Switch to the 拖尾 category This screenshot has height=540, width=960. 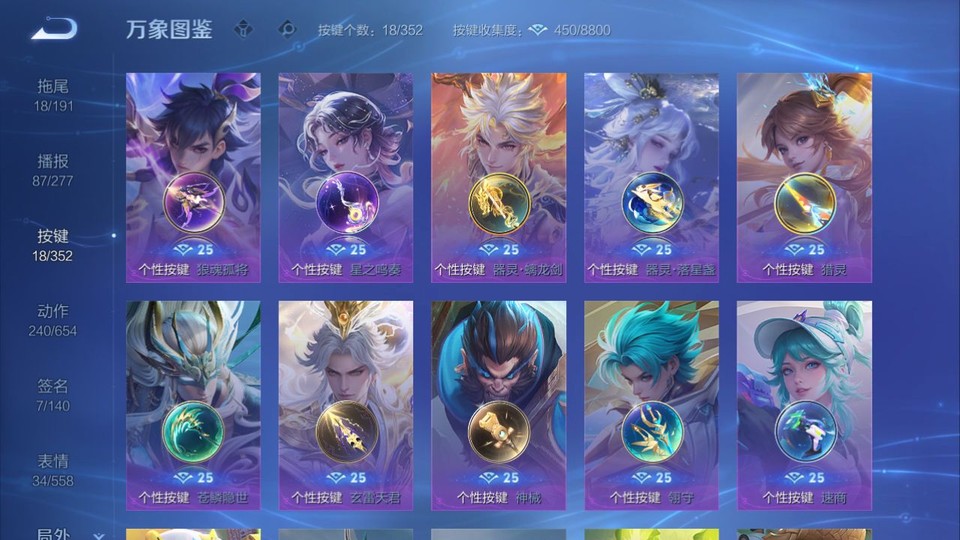(54, 95)
